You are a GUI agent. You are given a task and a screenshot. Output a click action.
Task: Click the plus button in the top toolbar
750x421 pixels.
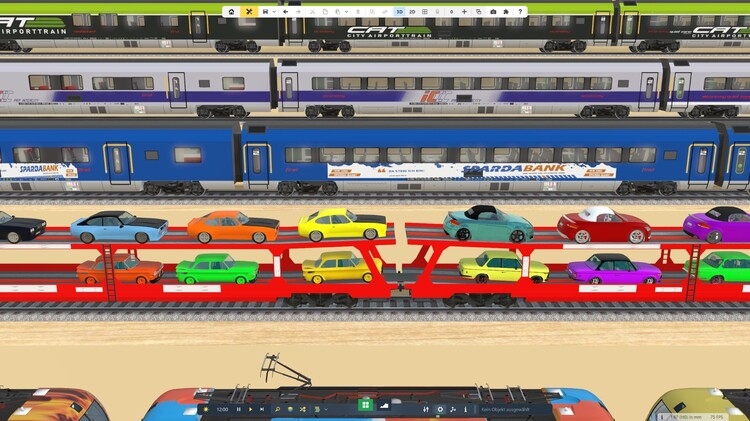[464, 11]
